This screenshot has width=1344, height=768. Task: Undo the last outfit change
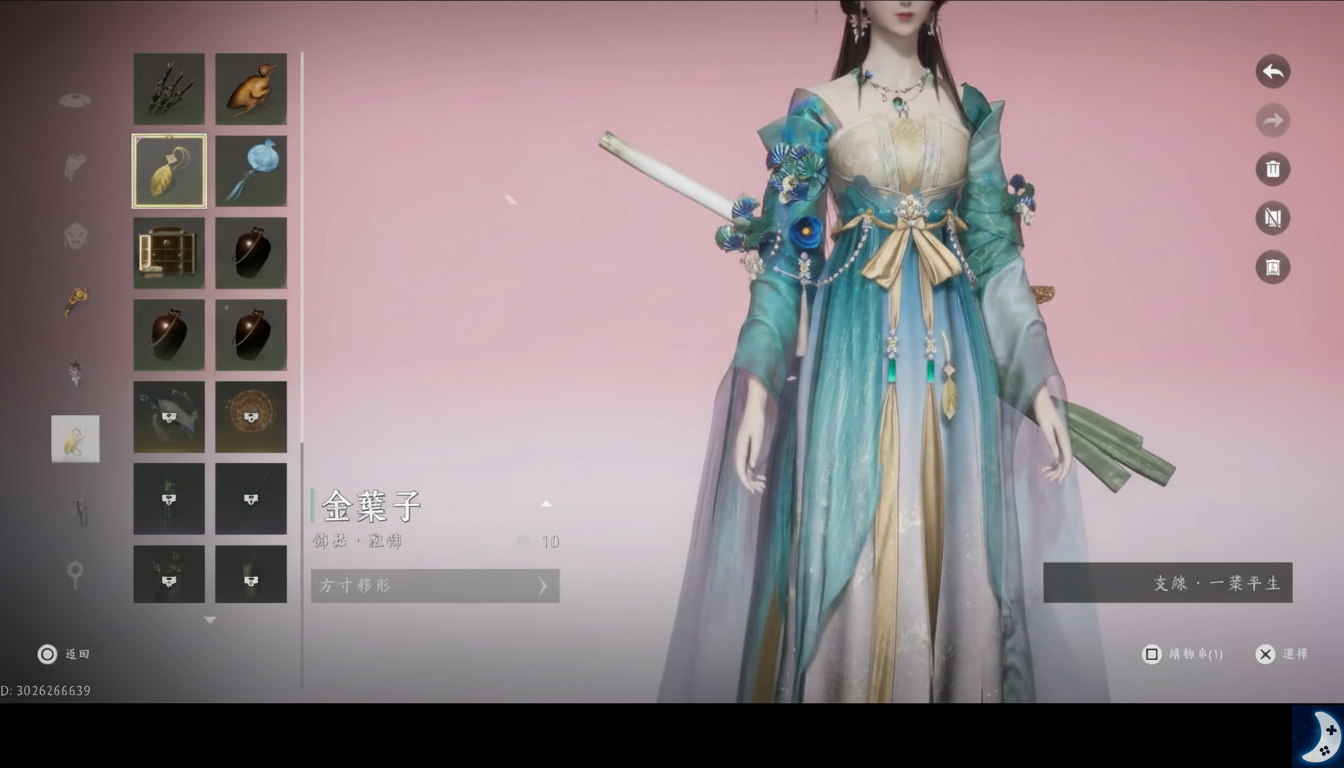(1272, 71)
